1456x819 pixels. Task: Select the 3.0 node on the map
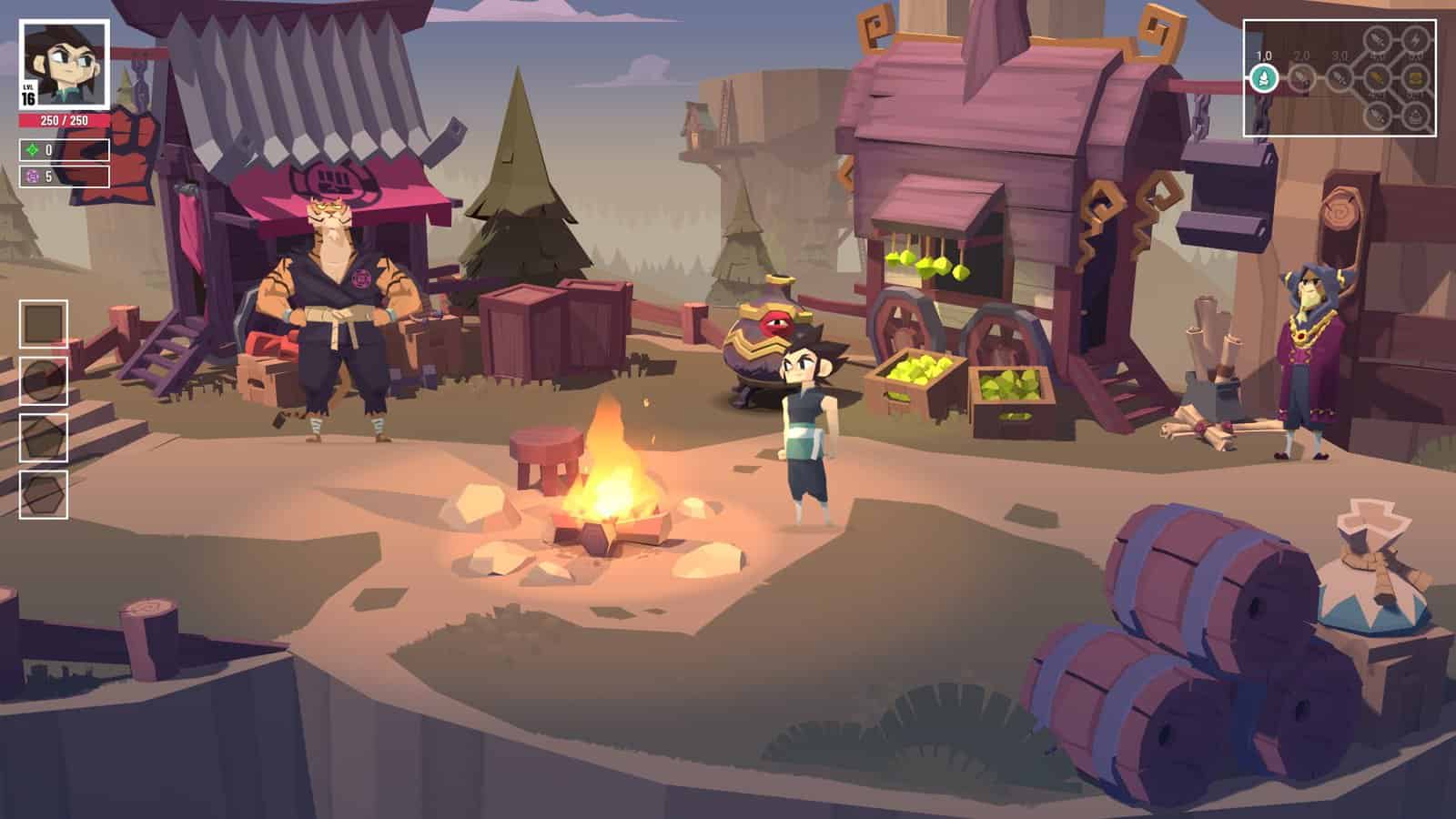(1340, 79)
